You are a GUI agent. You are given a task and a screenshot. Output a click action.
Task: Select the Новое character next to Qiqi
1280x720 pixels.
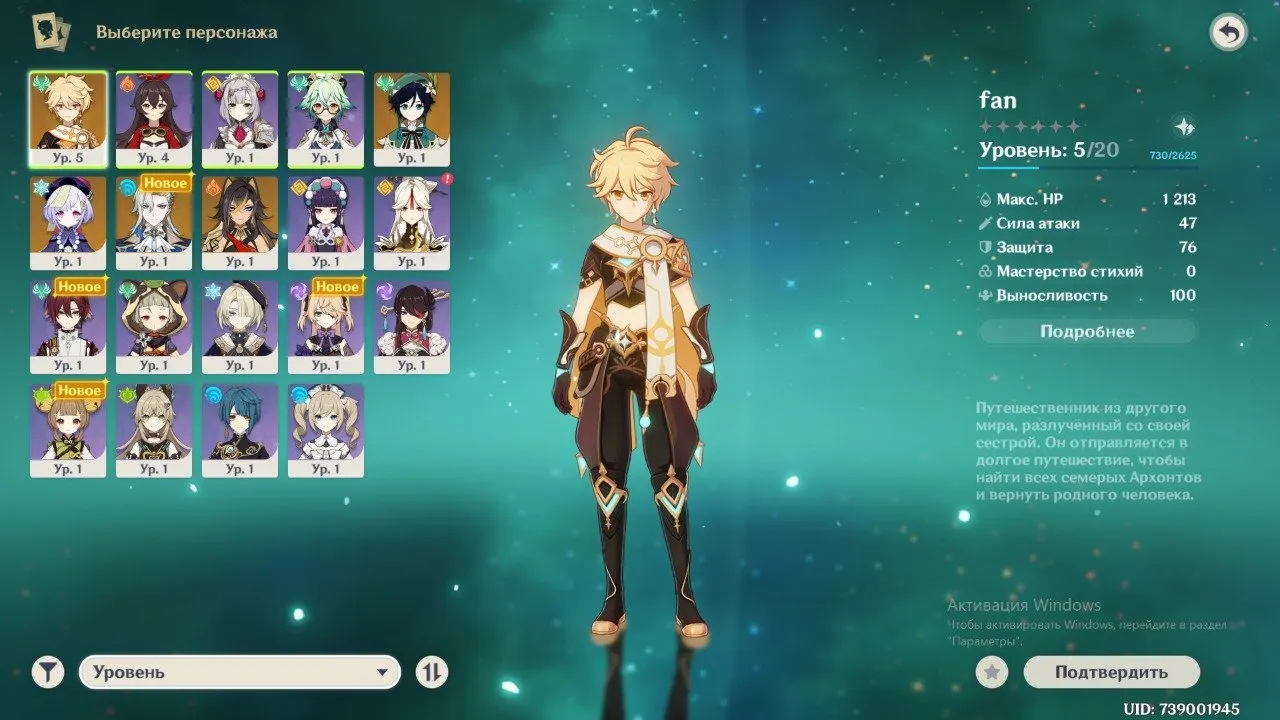click(153, 220)
